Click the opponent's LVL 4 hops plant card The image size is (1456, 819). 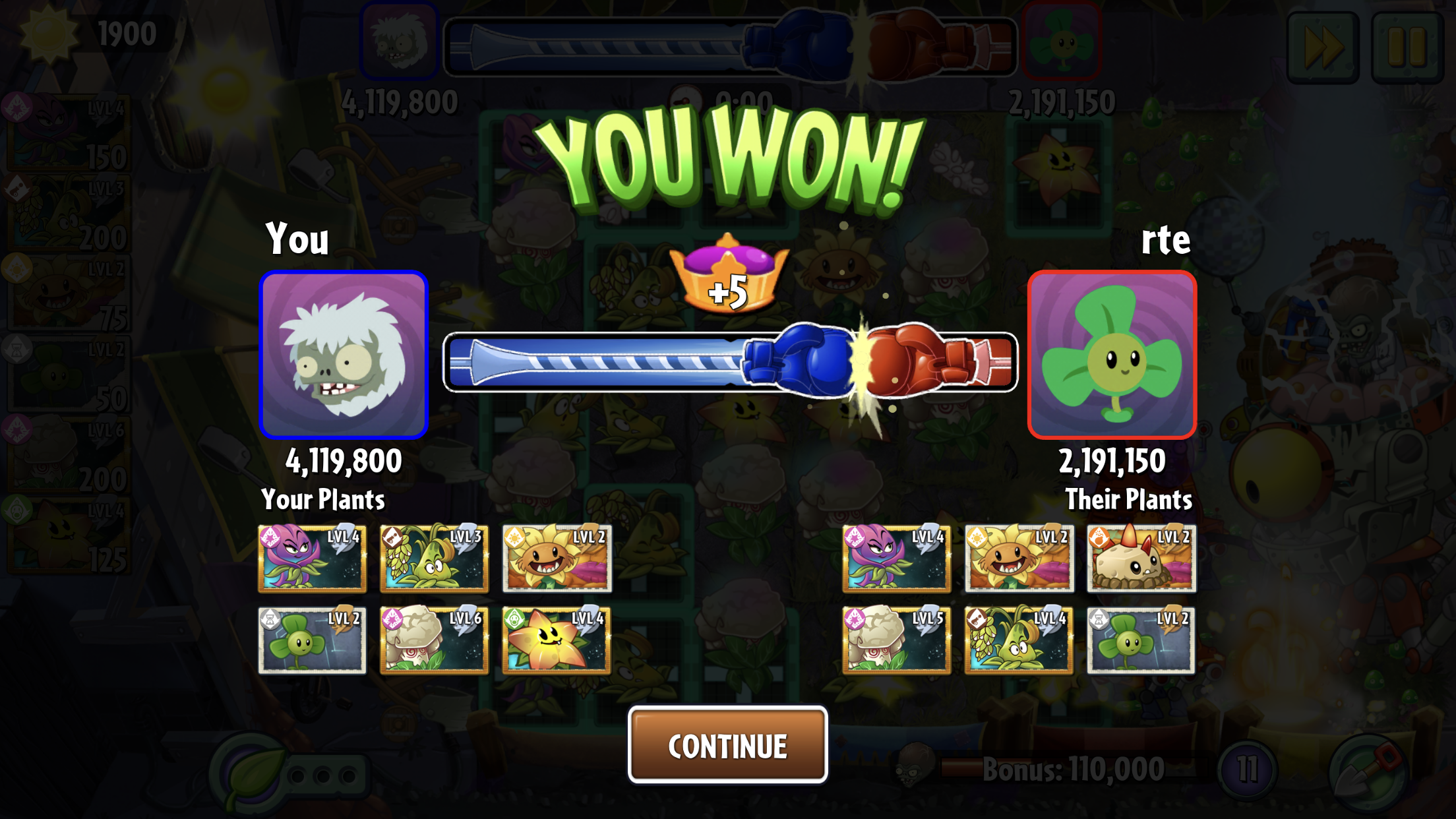1019,640
